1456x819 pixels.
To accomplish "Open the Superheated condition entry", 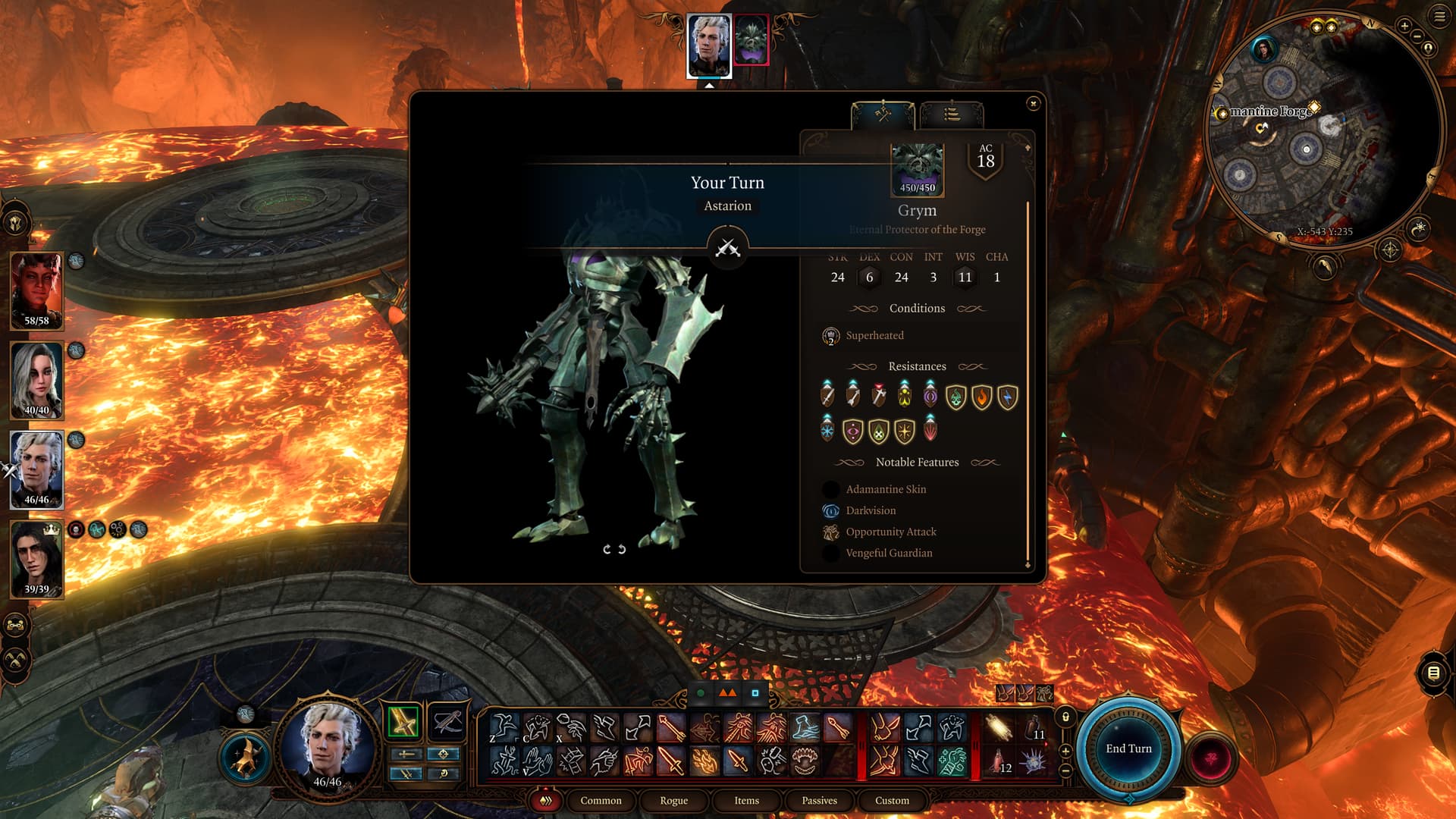I will click(x=874, y=335).
